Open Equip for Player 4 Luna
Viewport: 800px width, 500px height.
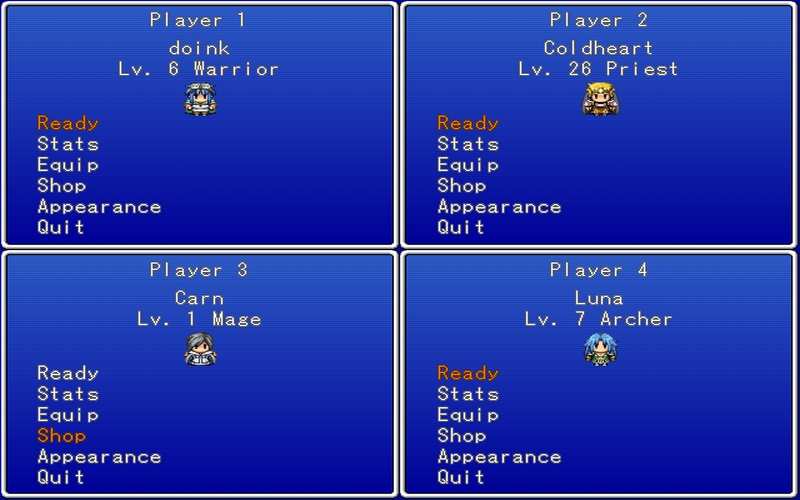(468, 415)
